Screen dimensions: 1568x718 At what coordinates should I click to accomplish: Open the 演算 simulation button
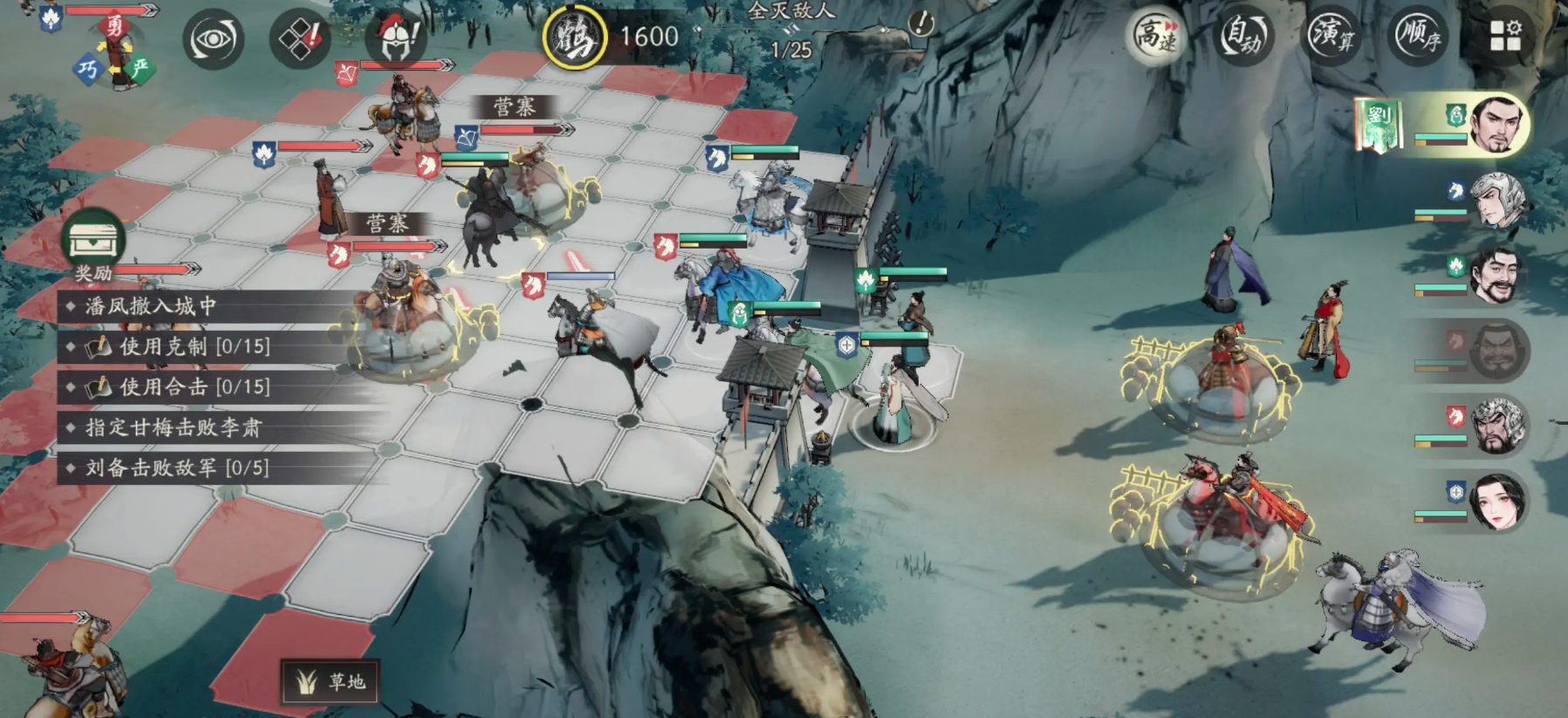1331,37
